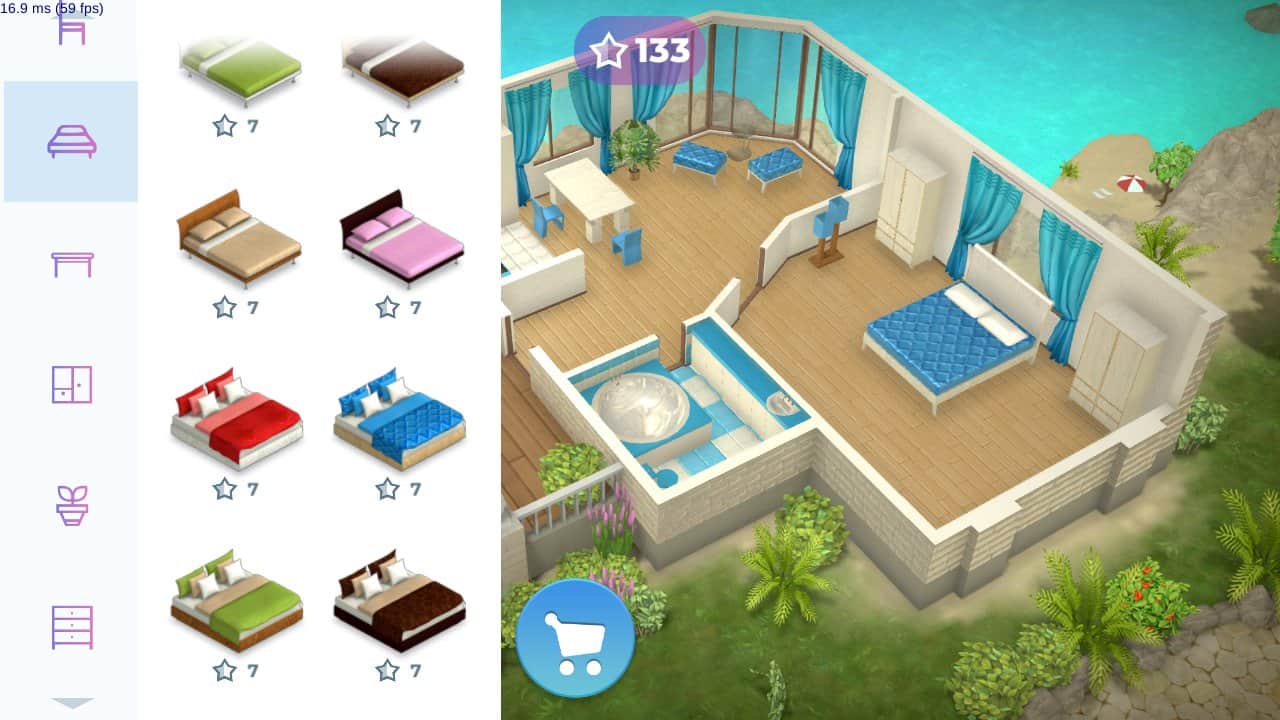Click the FPS counter in the top corner
The image size is (1280, 720).
50,8
